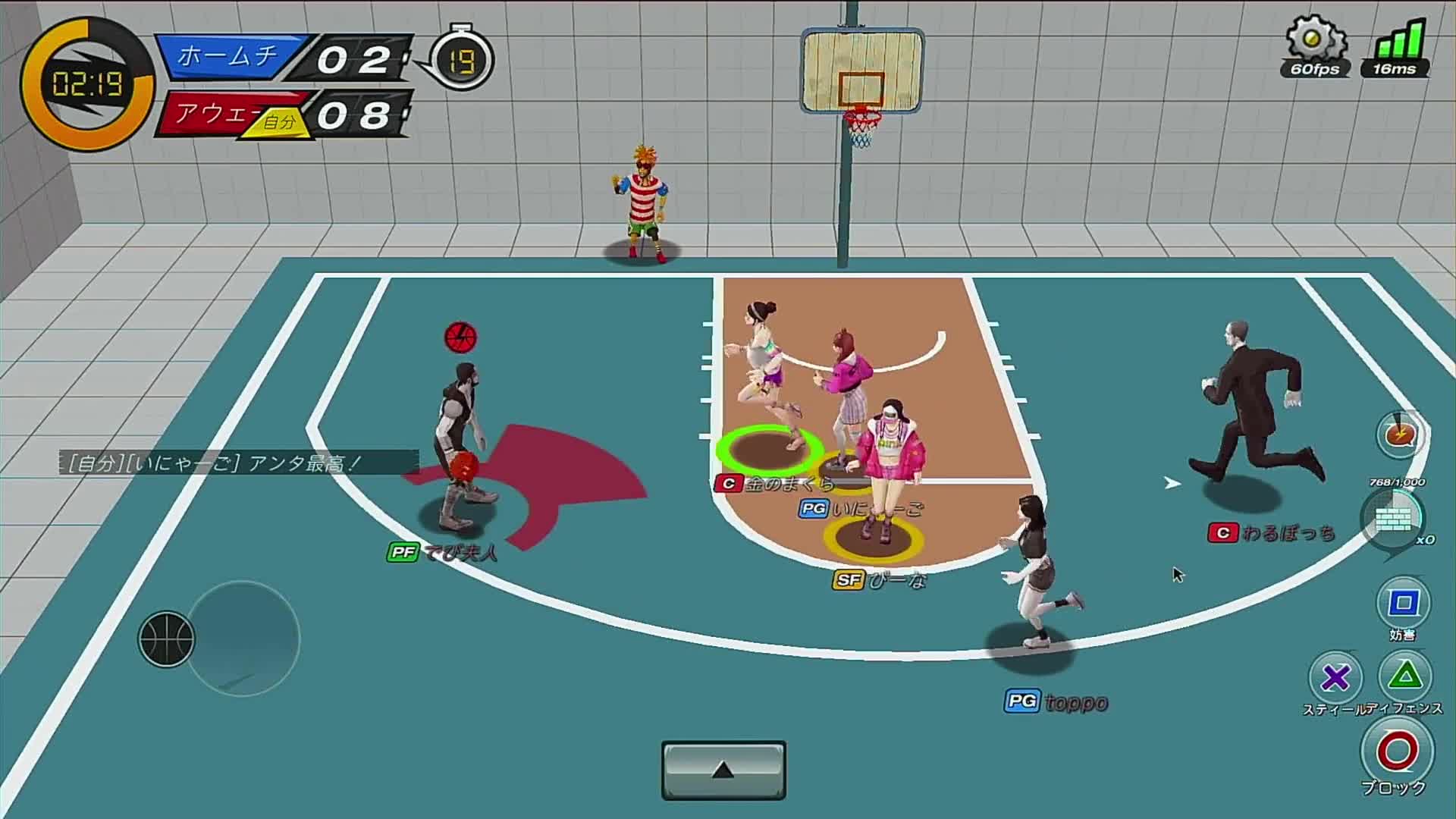Use the Defense (ディフェンス) triangle button

1405,675
